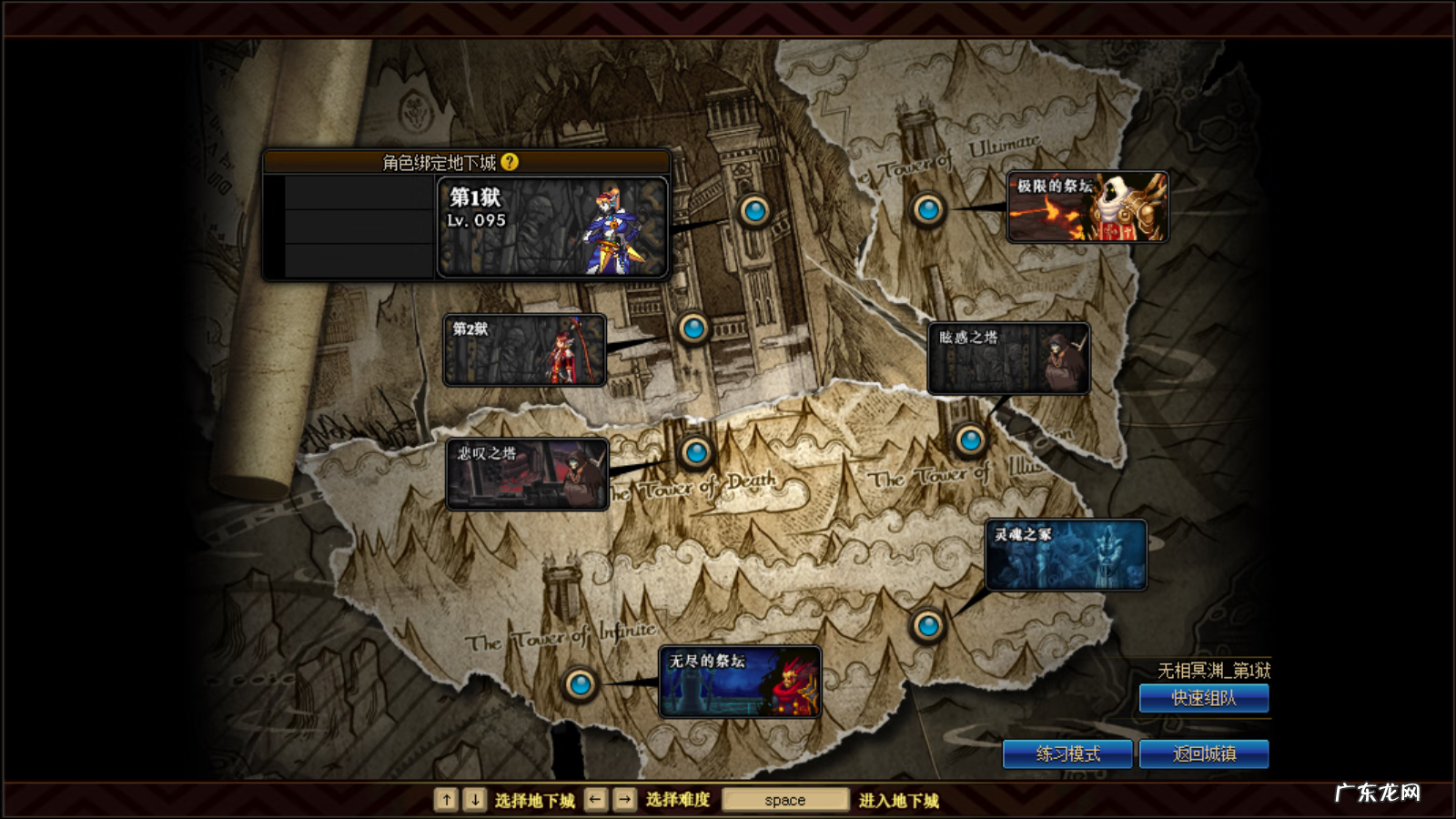Screen dimensions: 1456x819
Task: Select the 灵魂之冢 dungeon tile
Action: click(x=1066, y=555)
